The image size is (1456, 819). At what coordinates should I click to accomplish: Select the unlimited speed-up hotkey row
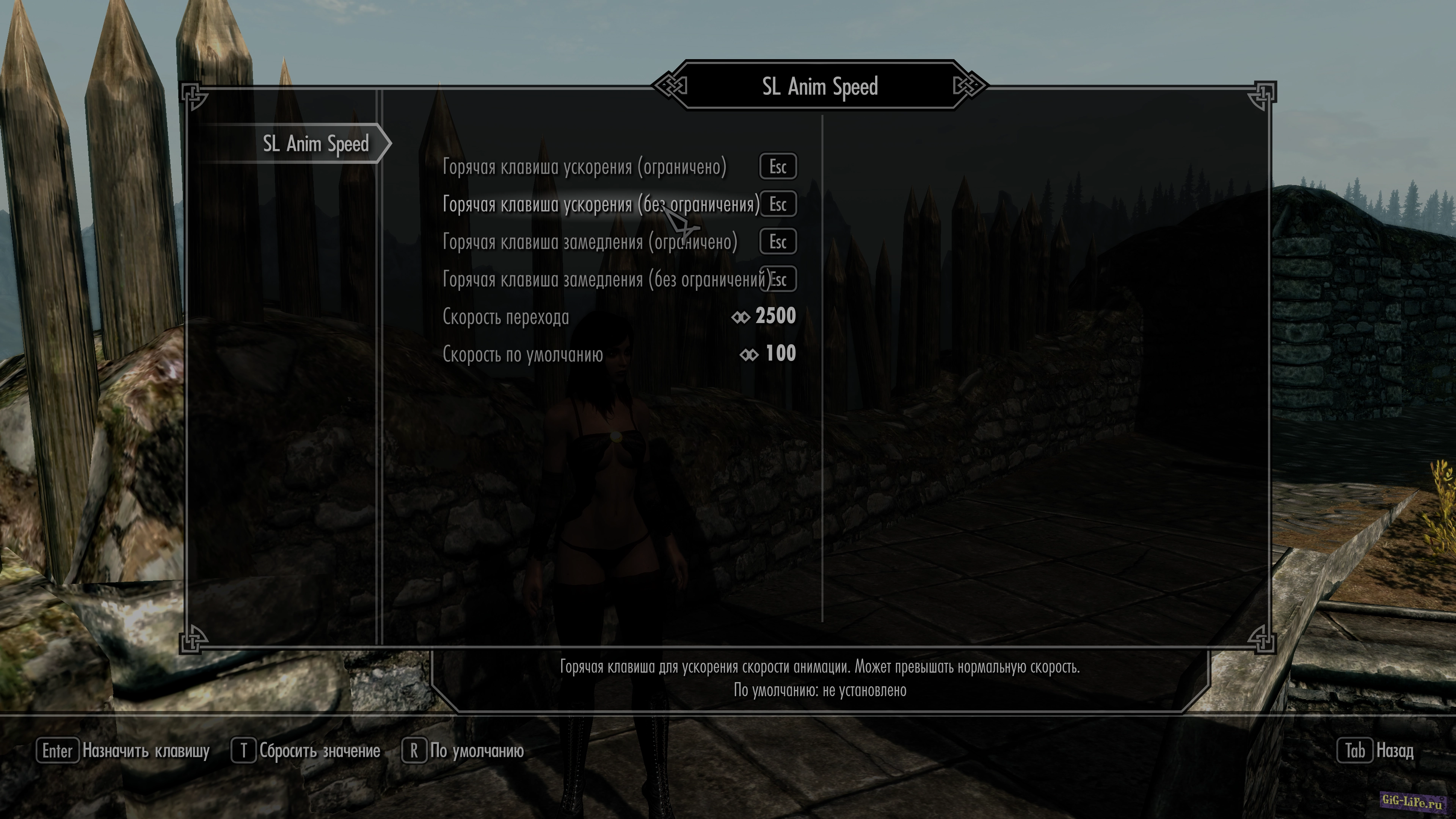(601, 205)
